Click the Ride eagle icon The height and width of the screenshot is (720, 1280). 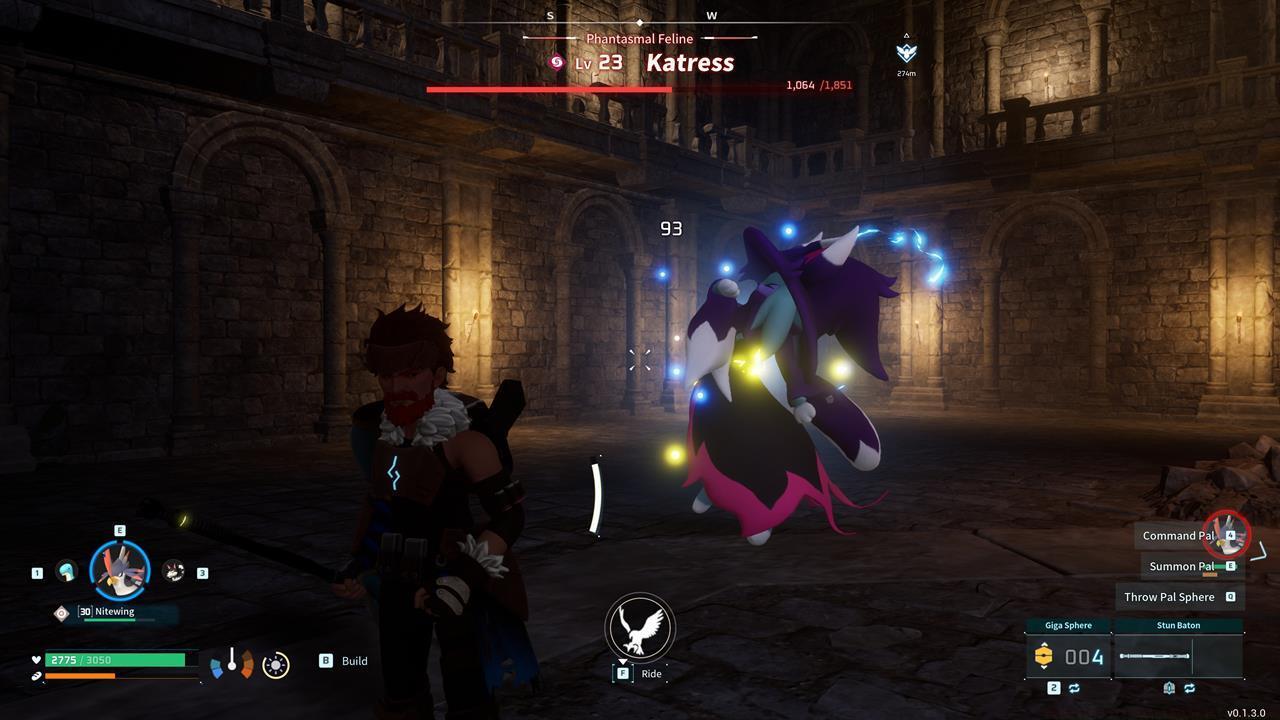[x=640, y=629]
